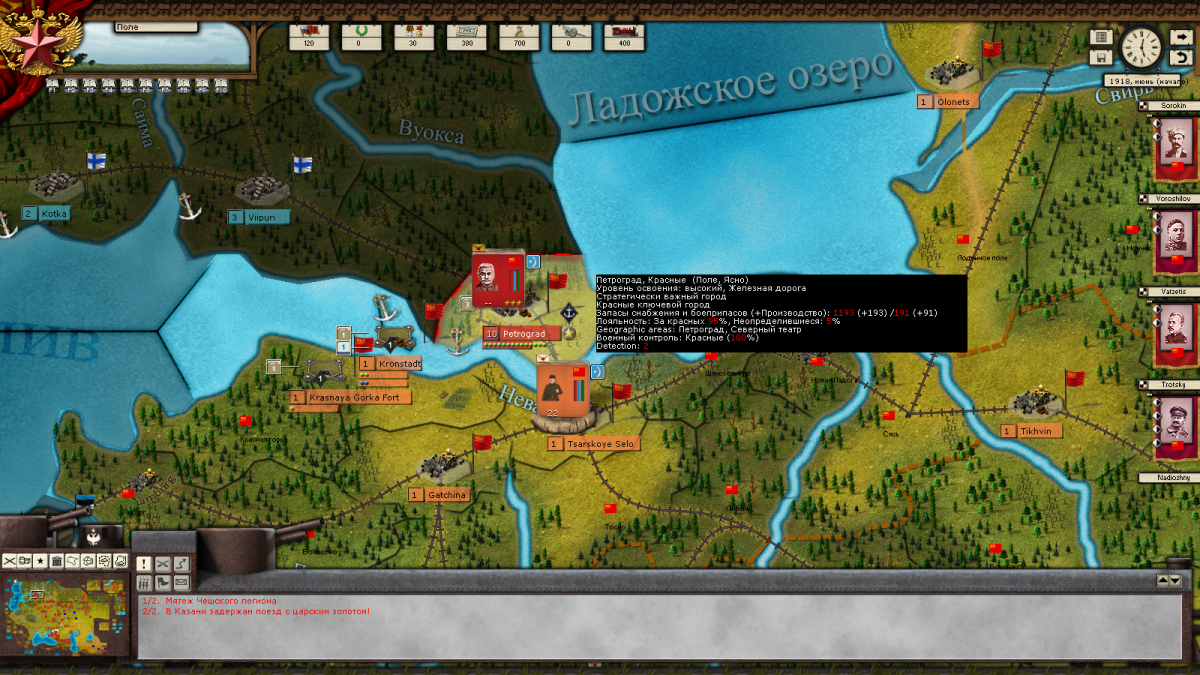This screenshot has width=1200, height=675.
Task: Click the crossed swords map filter button
Action: point(10,561)
